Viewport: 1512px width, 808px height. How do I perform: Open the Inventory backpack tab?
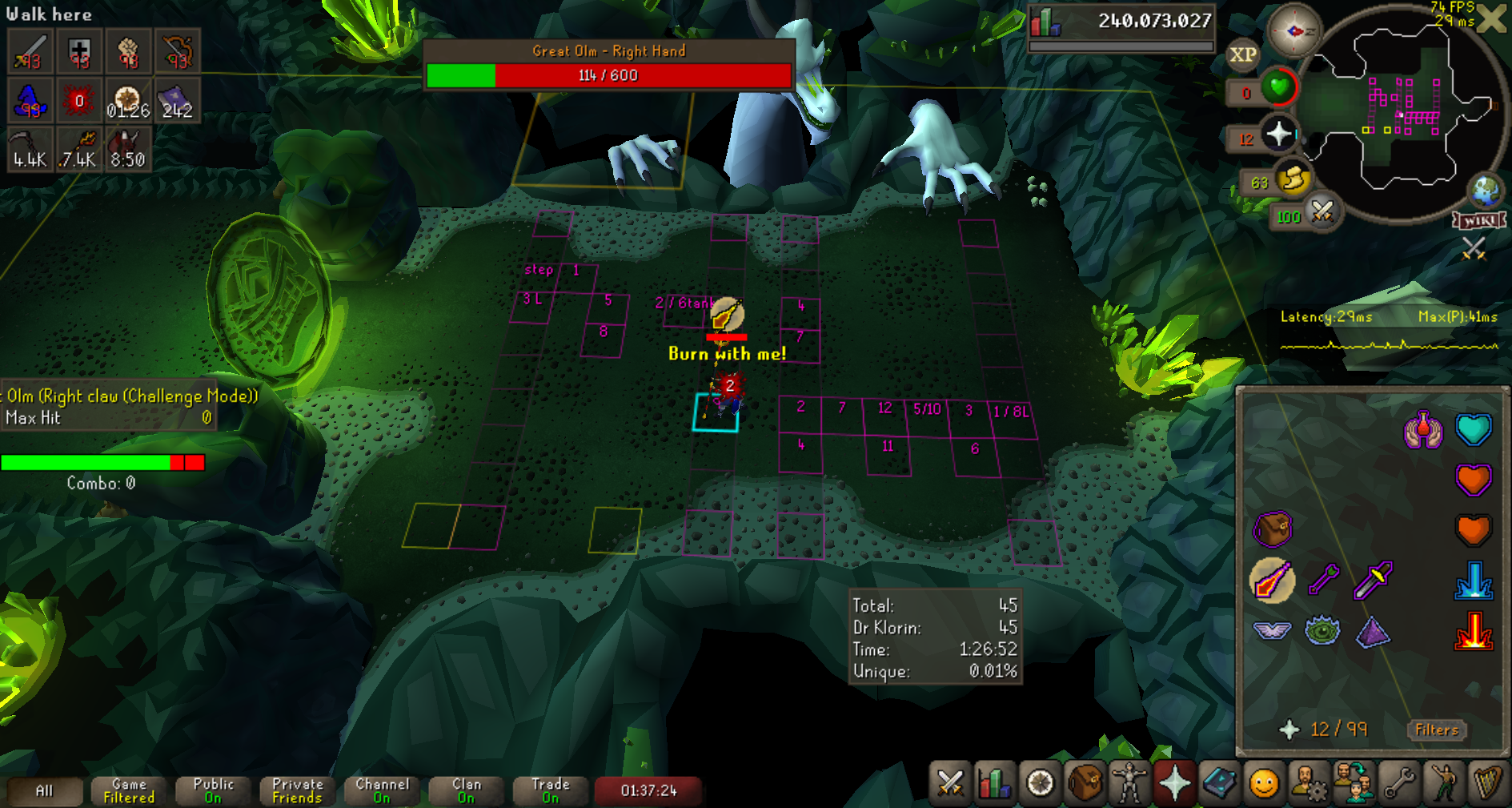click(x=1085, y=782)
